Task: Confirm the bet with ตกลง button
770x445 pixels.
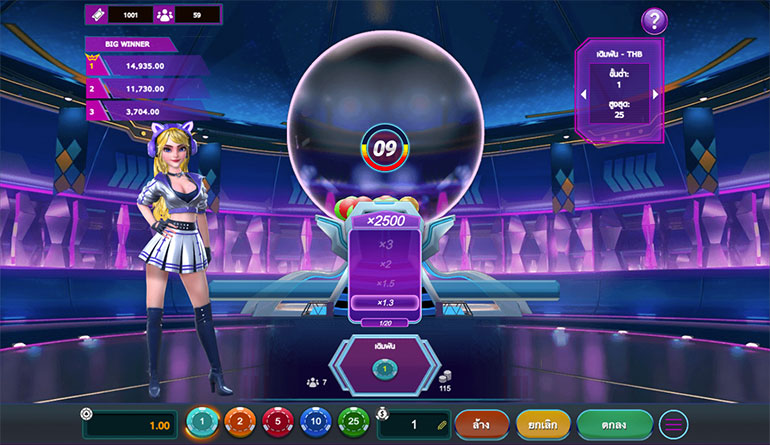Action: pyautogui.click(x=614, y=424)
